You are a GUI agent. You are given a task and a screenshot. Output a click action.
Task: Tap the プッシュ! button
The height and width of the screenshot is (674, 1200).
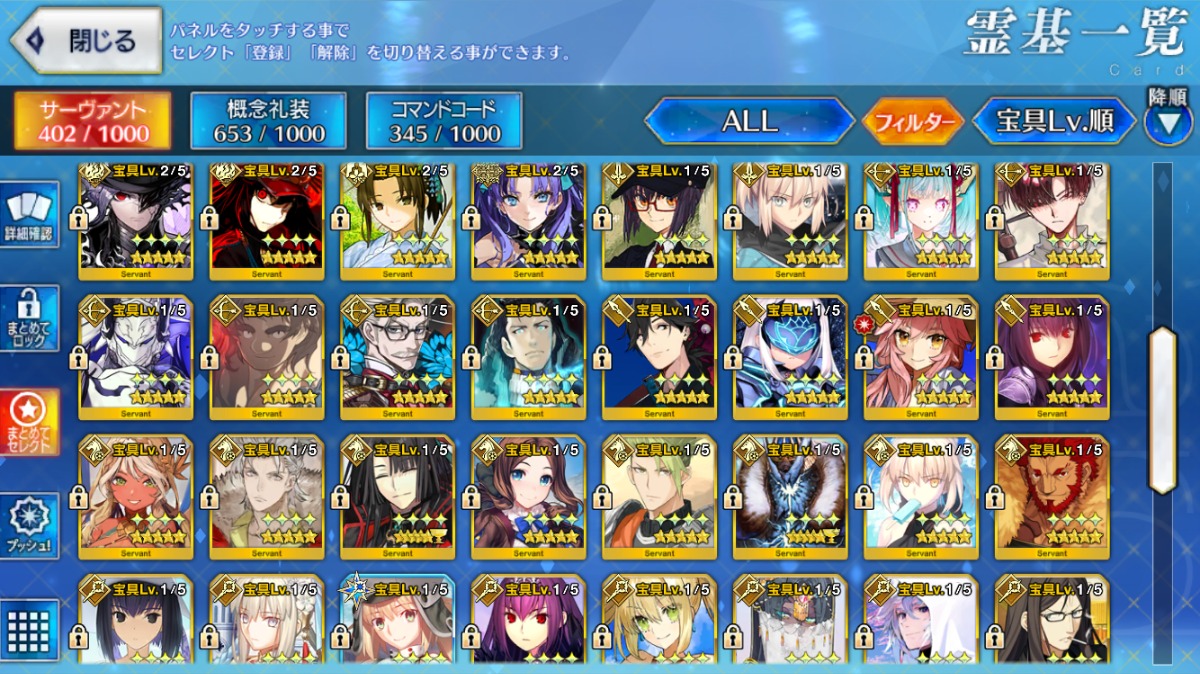(30, 524)
